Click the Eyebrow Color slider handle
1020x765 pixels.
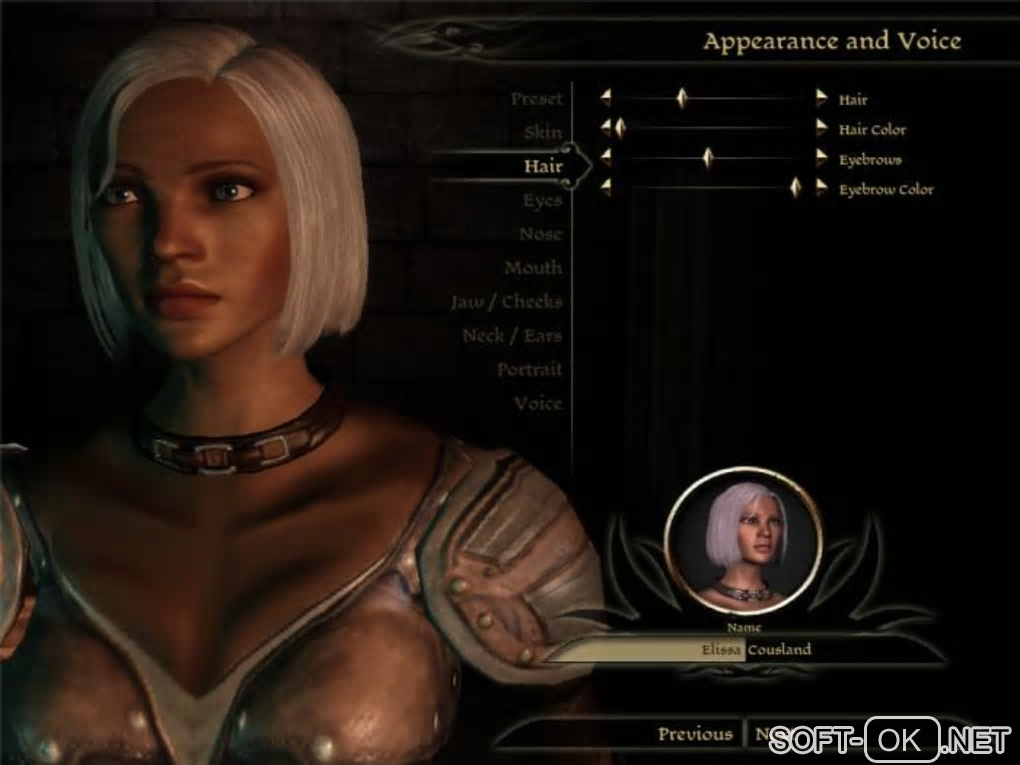796,187
